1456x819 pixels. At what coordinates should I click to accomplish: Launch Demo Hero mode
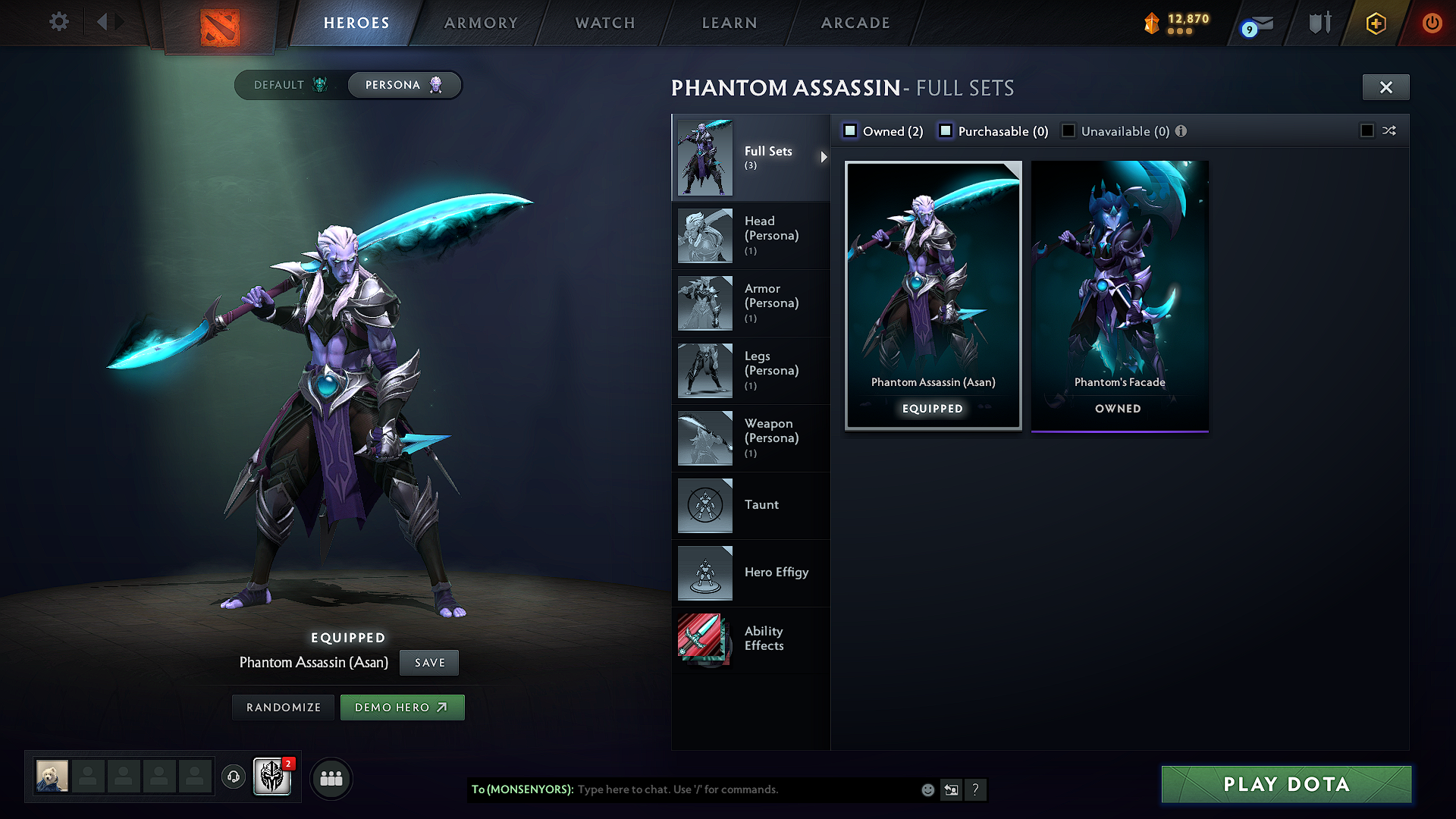[402, 707]
